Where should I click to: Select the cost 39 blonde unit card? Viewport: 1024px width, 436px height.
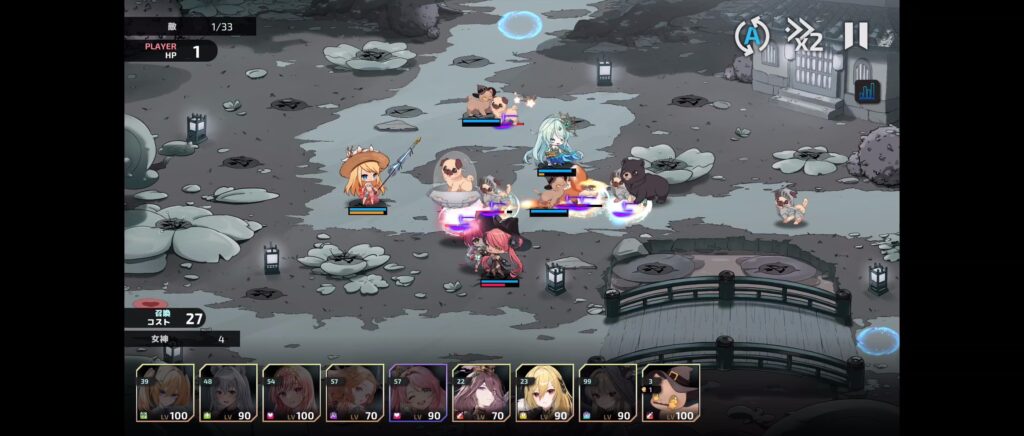[165, 394]
